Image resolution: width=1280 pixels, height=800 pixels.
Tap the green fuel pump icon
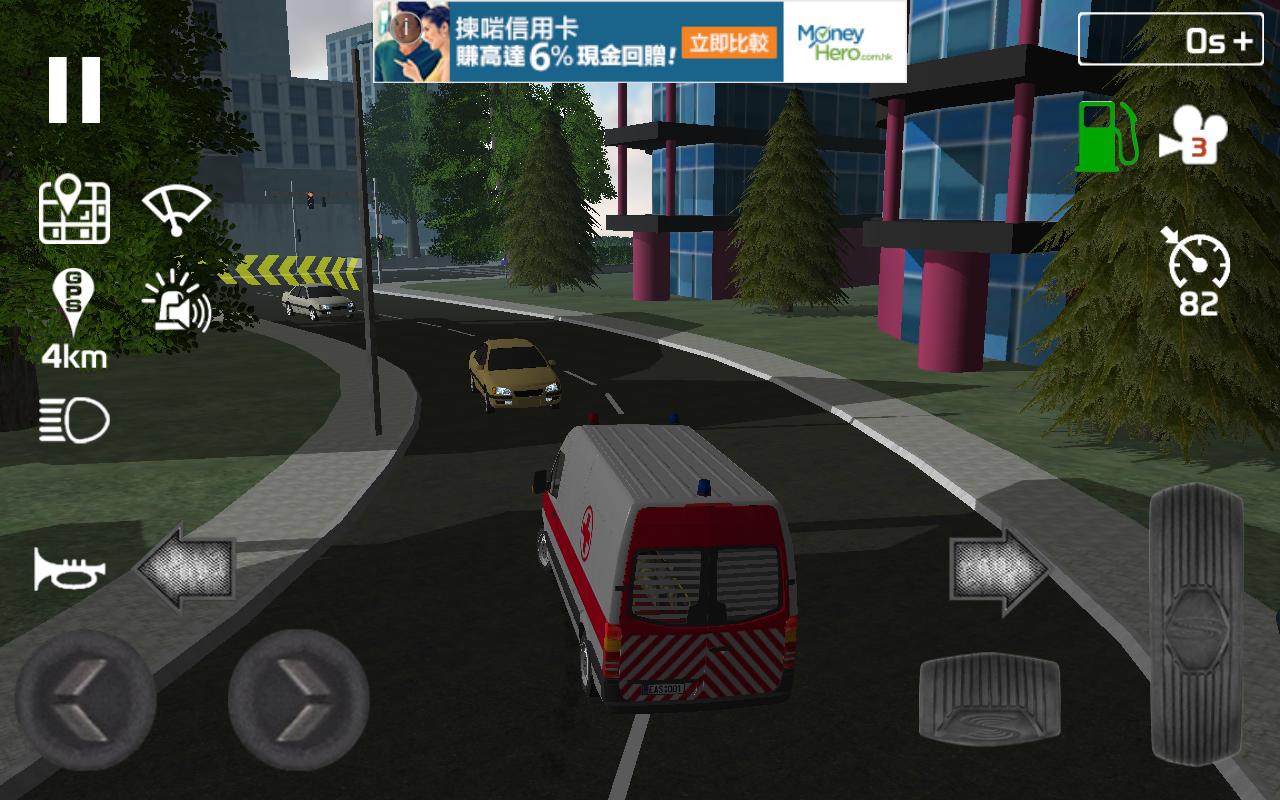coord(1105,136)
